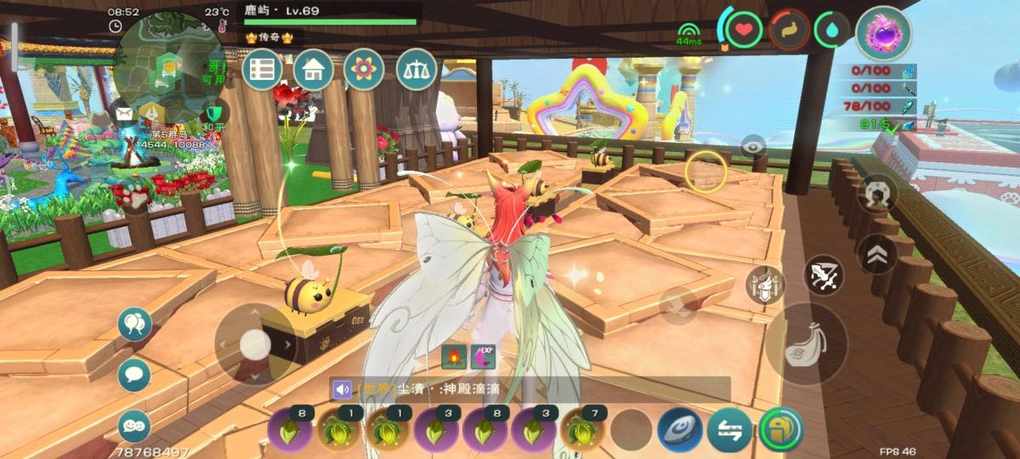Open the balloons emote button
Image resolution: width=1020 pixels, height=459 pixels.
pos(134,324)
